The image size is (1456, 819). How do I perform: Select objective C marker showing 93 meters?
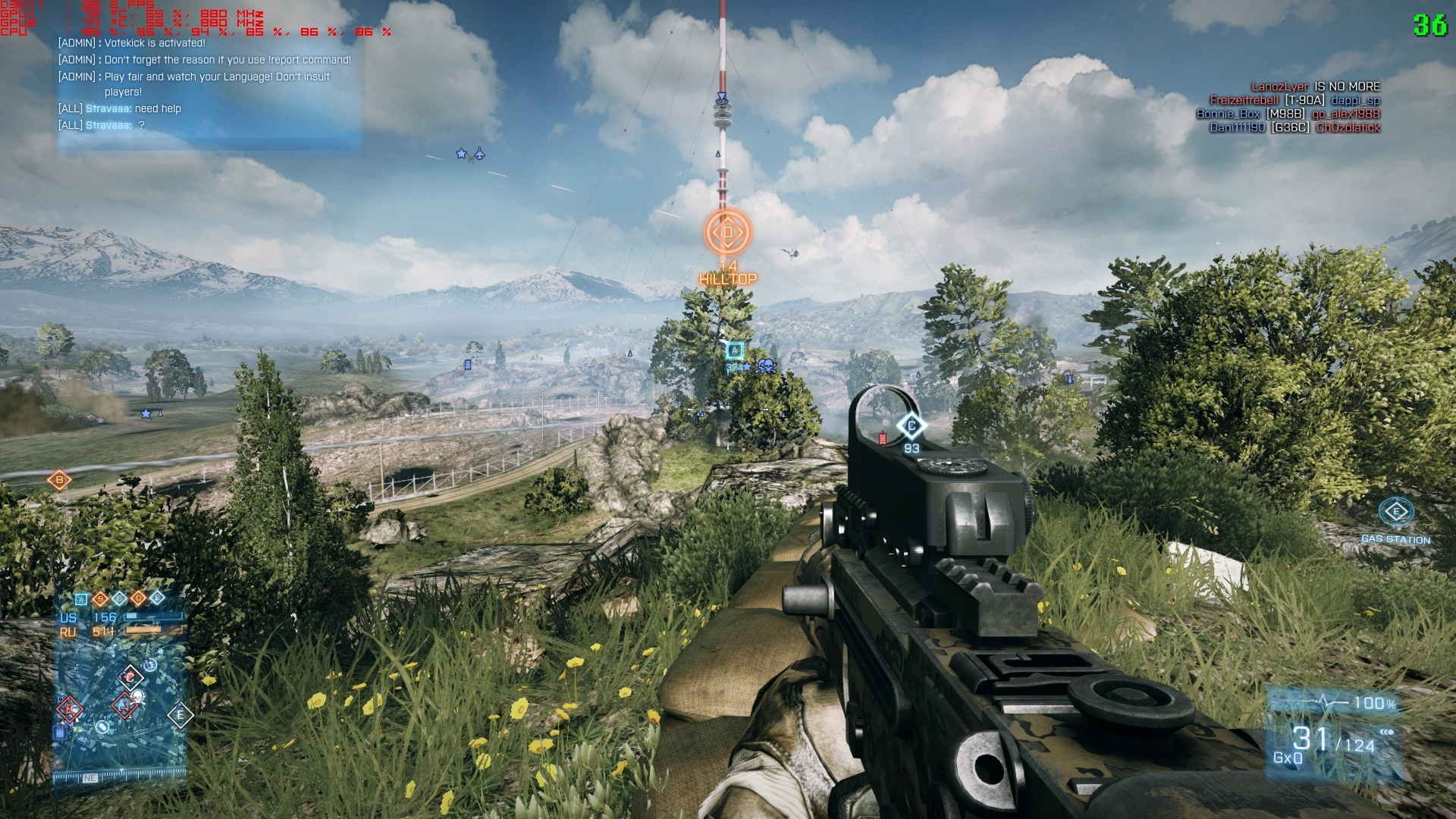911,426
